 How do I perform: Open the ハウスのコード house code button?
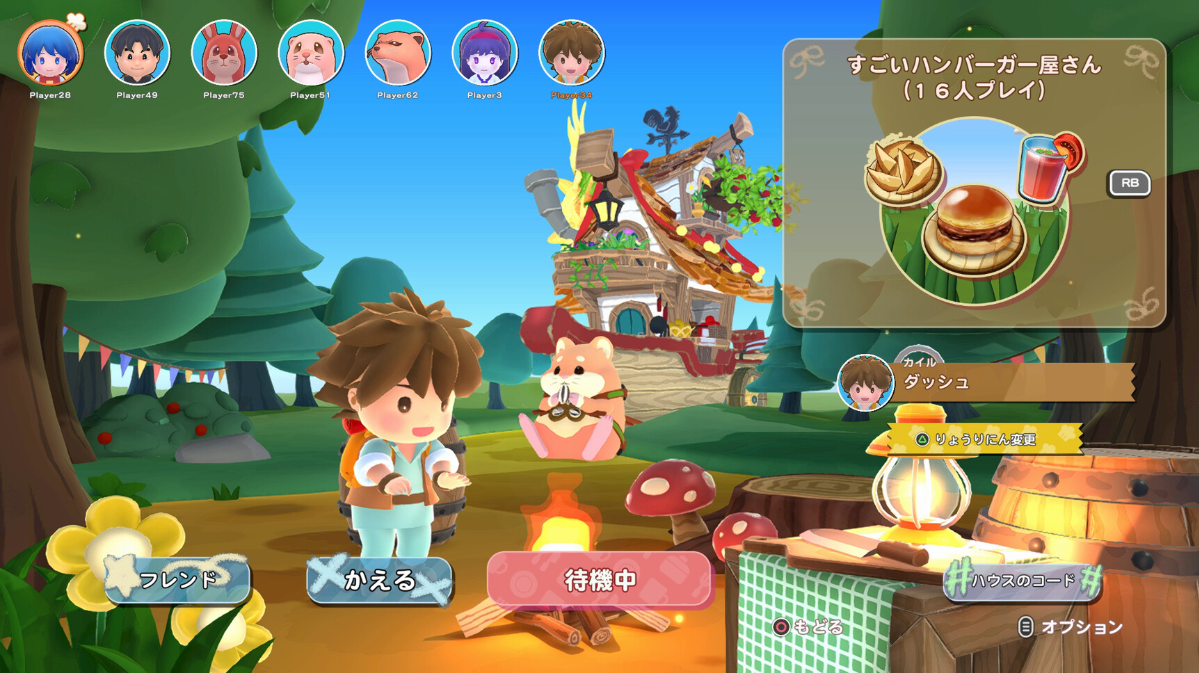pos(1022,580)
